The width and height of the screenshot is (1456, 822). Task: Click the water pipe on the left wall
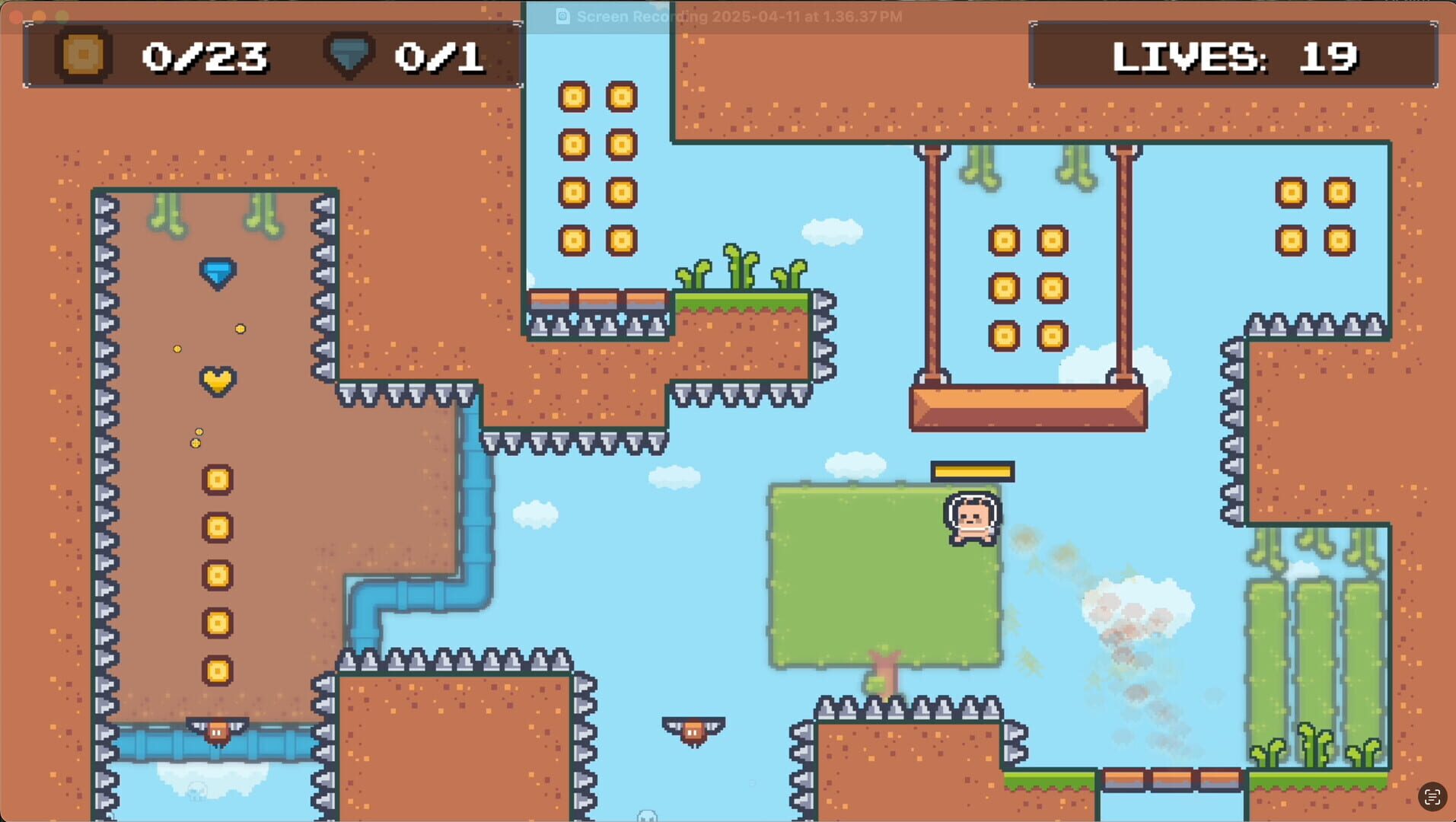tap(476, 502)
